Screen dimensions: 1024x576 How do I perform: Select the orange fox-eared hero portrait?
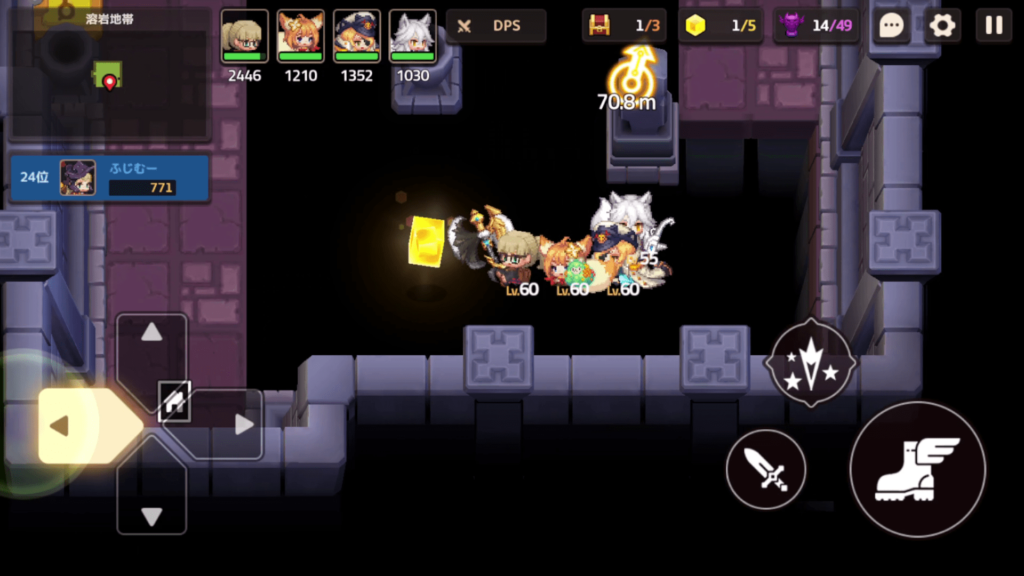click(x=300, y=37)
